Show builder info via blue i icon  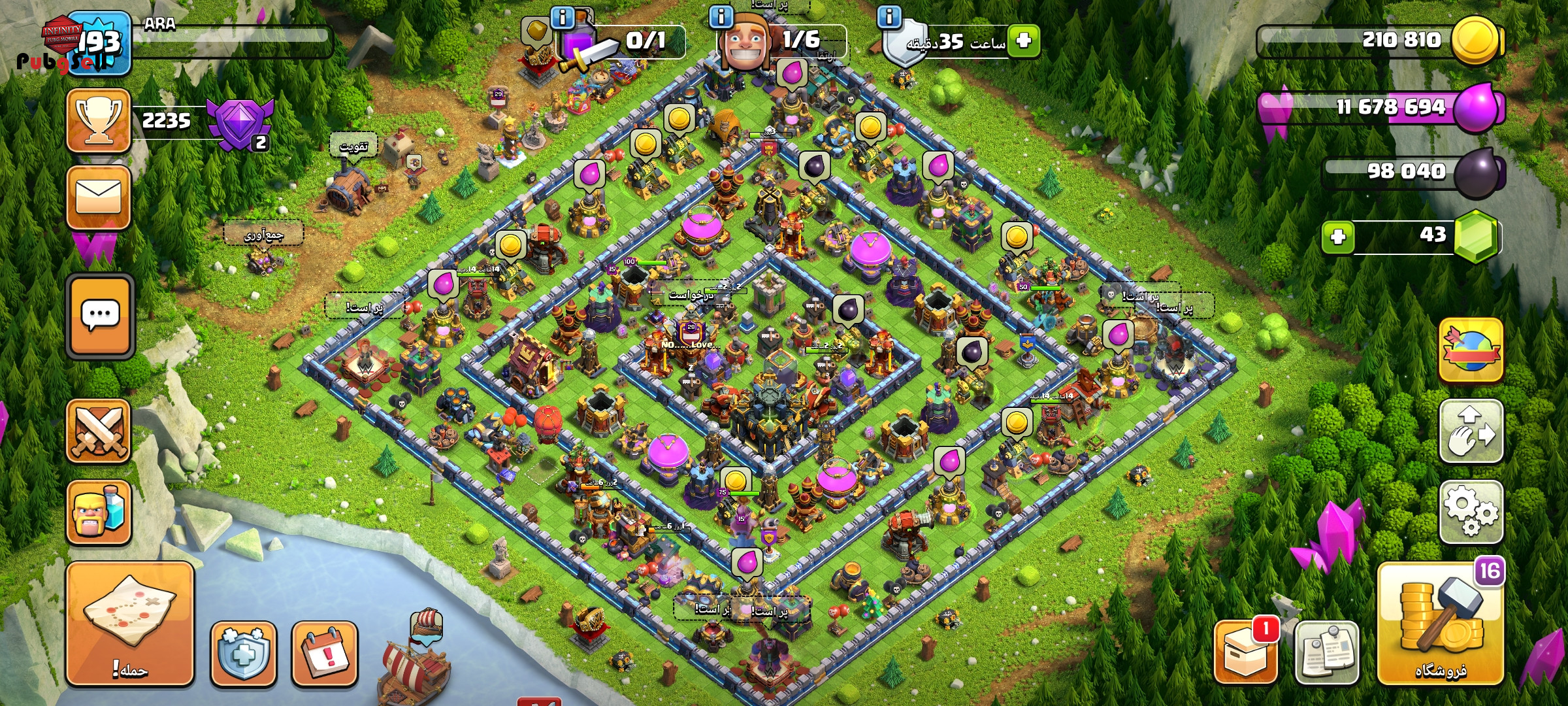pos(721,16)
